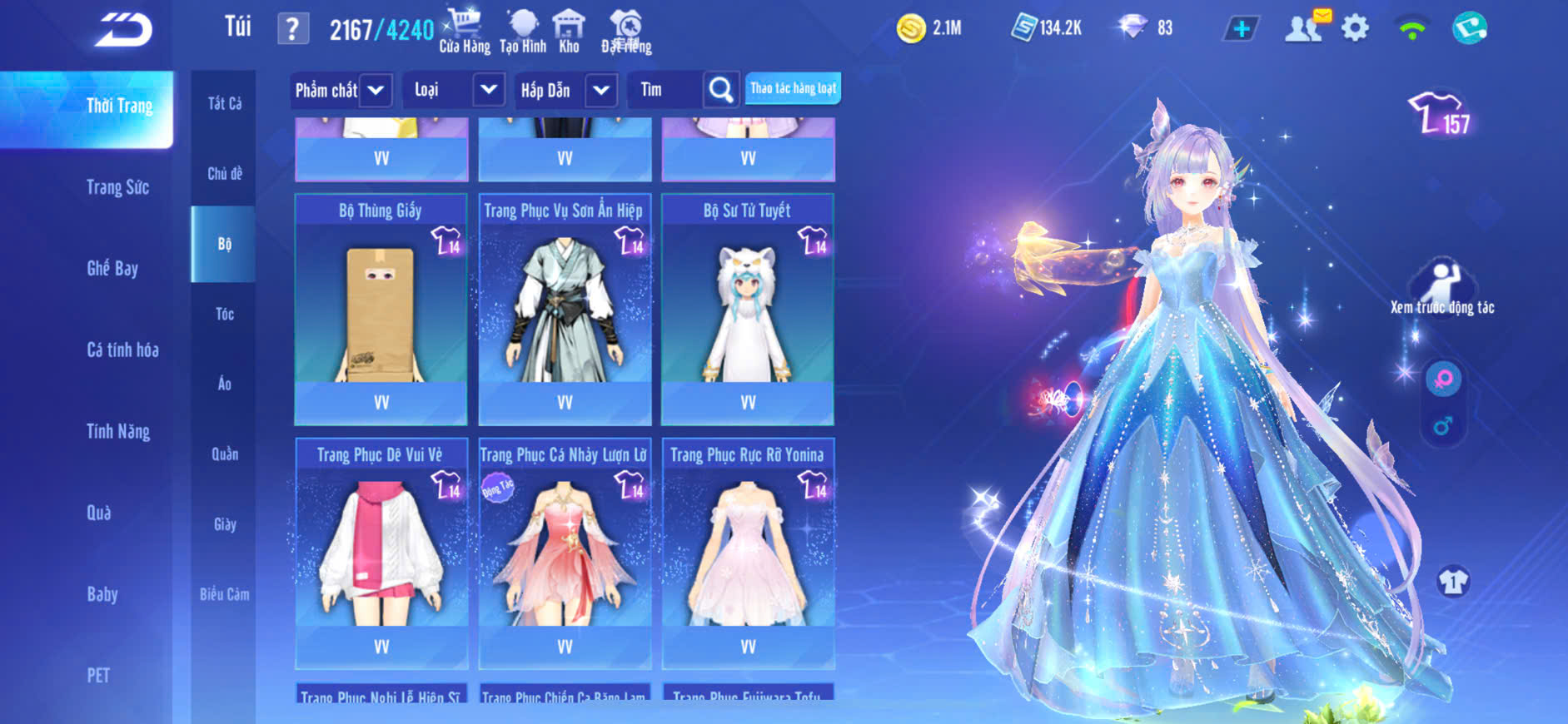This screenshot has width=1568, height=724.
Task: Select the Tất Cả sub-tab
Action: coord(225,103)
